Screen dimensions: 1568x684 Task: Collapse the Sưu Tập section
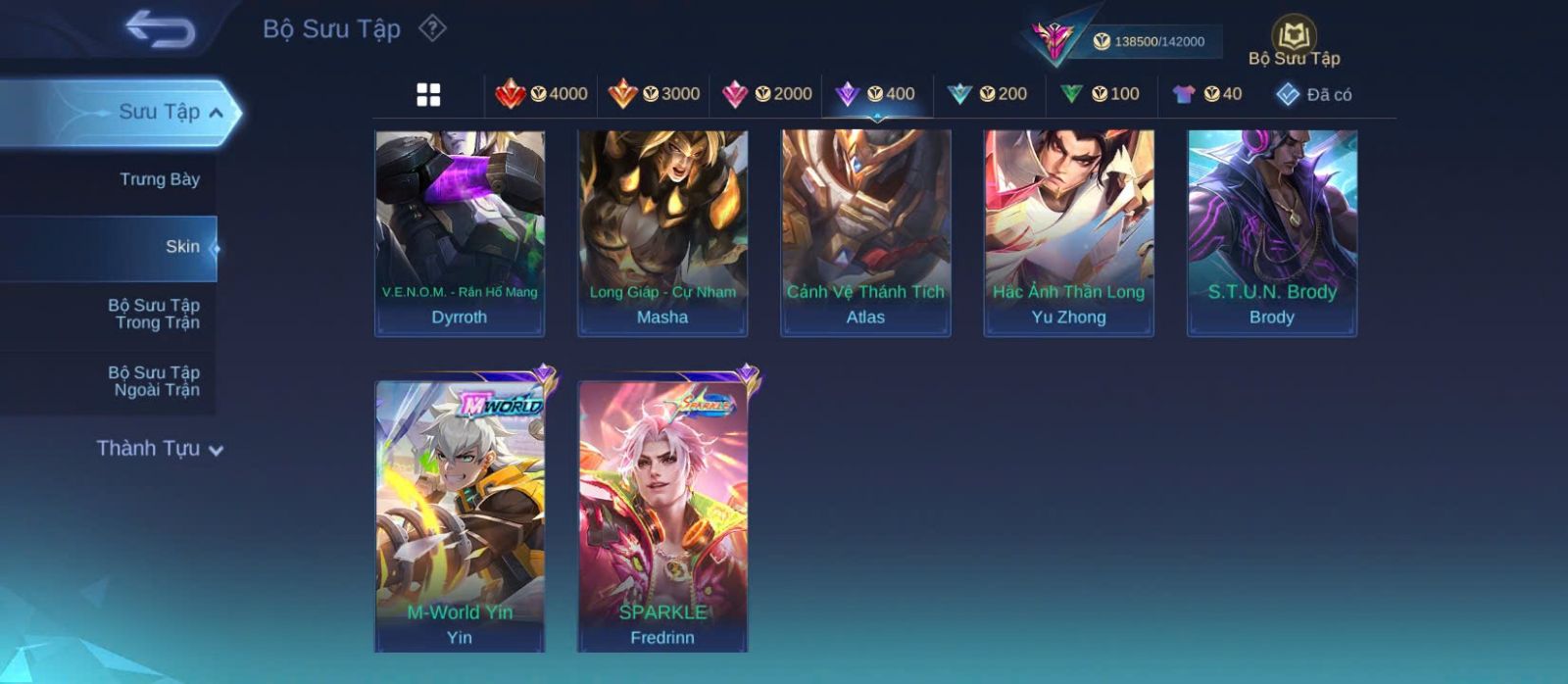217,113
